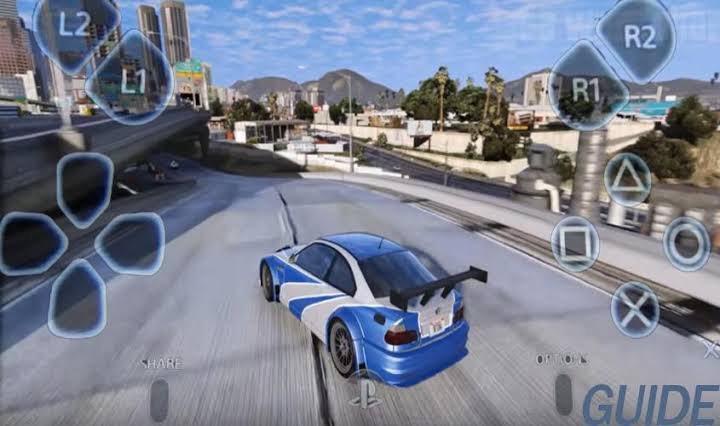Tap the D-pad up arrow
Screen dimensions: 720x426
tap(84, 189)
